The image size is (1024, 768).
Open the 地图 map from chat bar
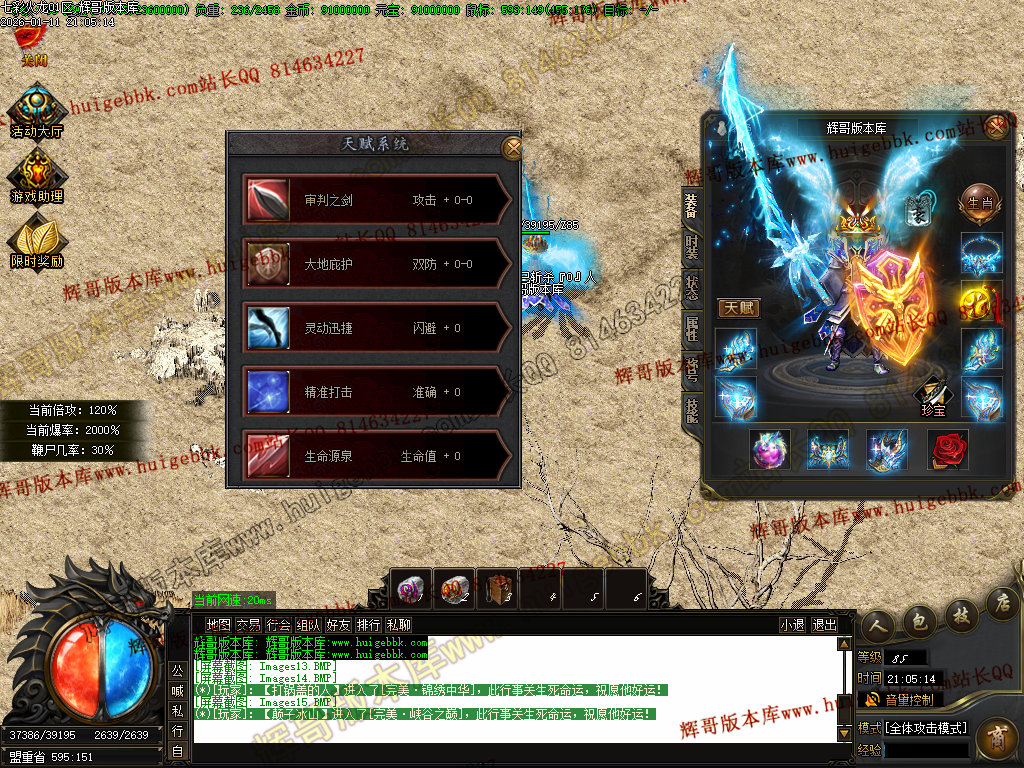pyautogui.click(x=218, y=624)
